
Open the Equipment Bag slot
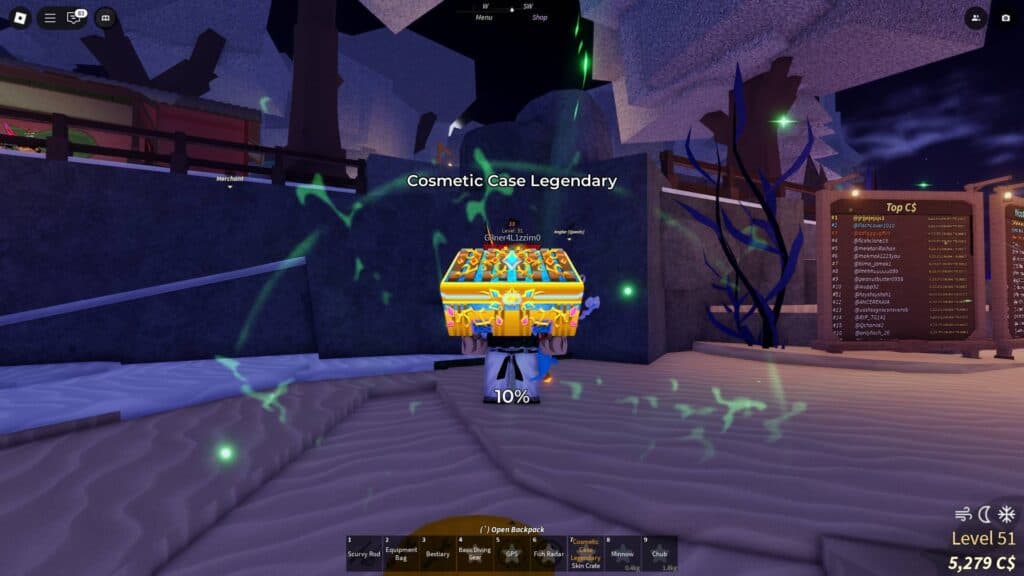pos(401,553)
